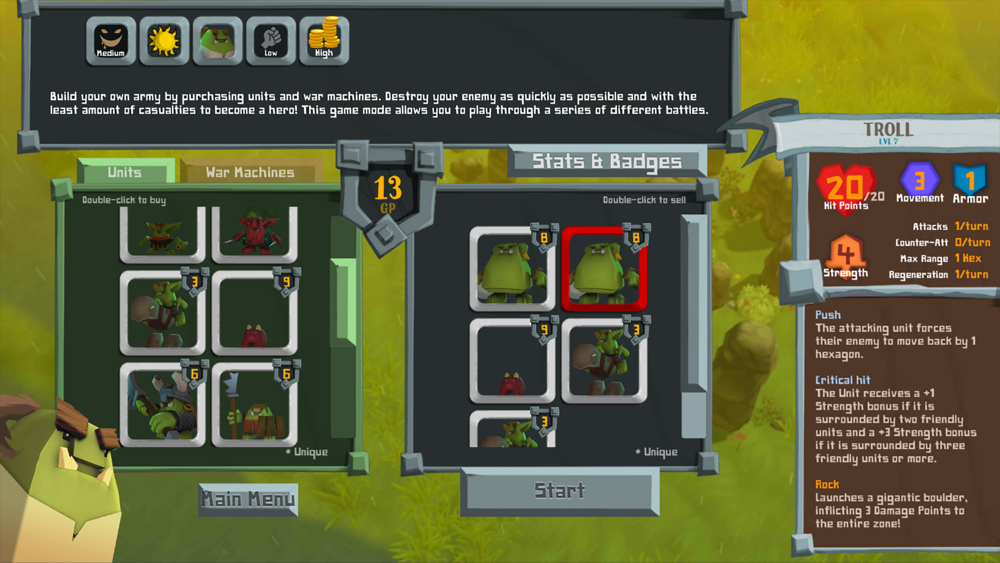The height and width of the screenshot is (563, 1000).
Task: Select the red horned creature in your army
Action: coord(512,360)
